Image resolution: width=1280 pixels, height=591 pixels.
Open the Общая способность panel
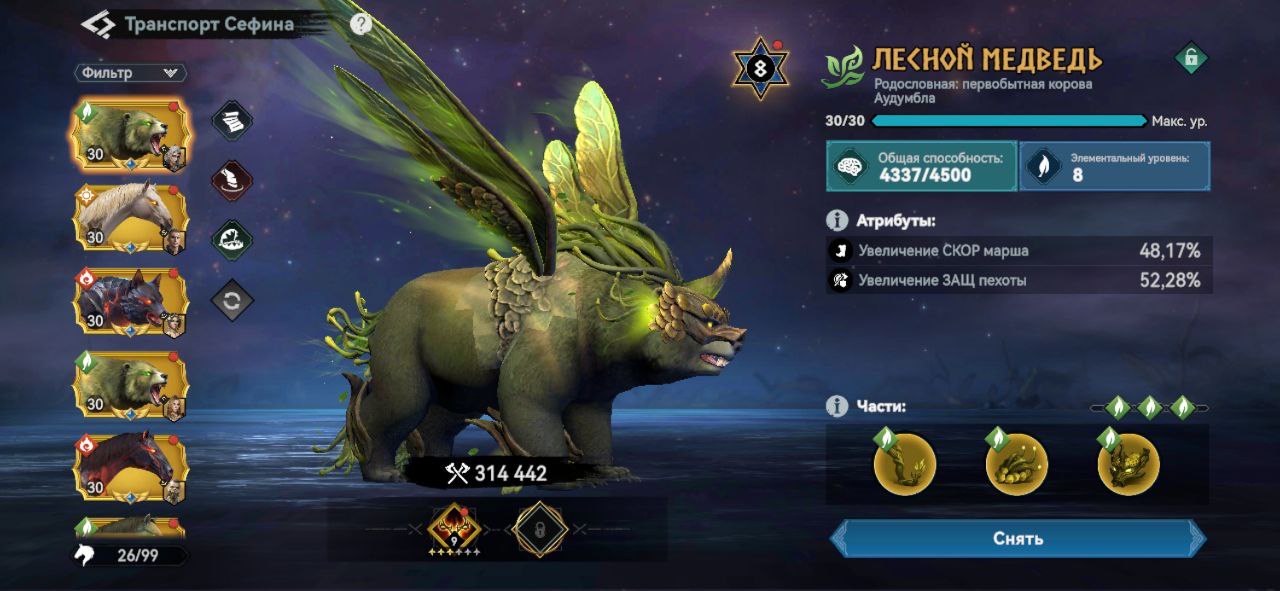tap(920, 166)
